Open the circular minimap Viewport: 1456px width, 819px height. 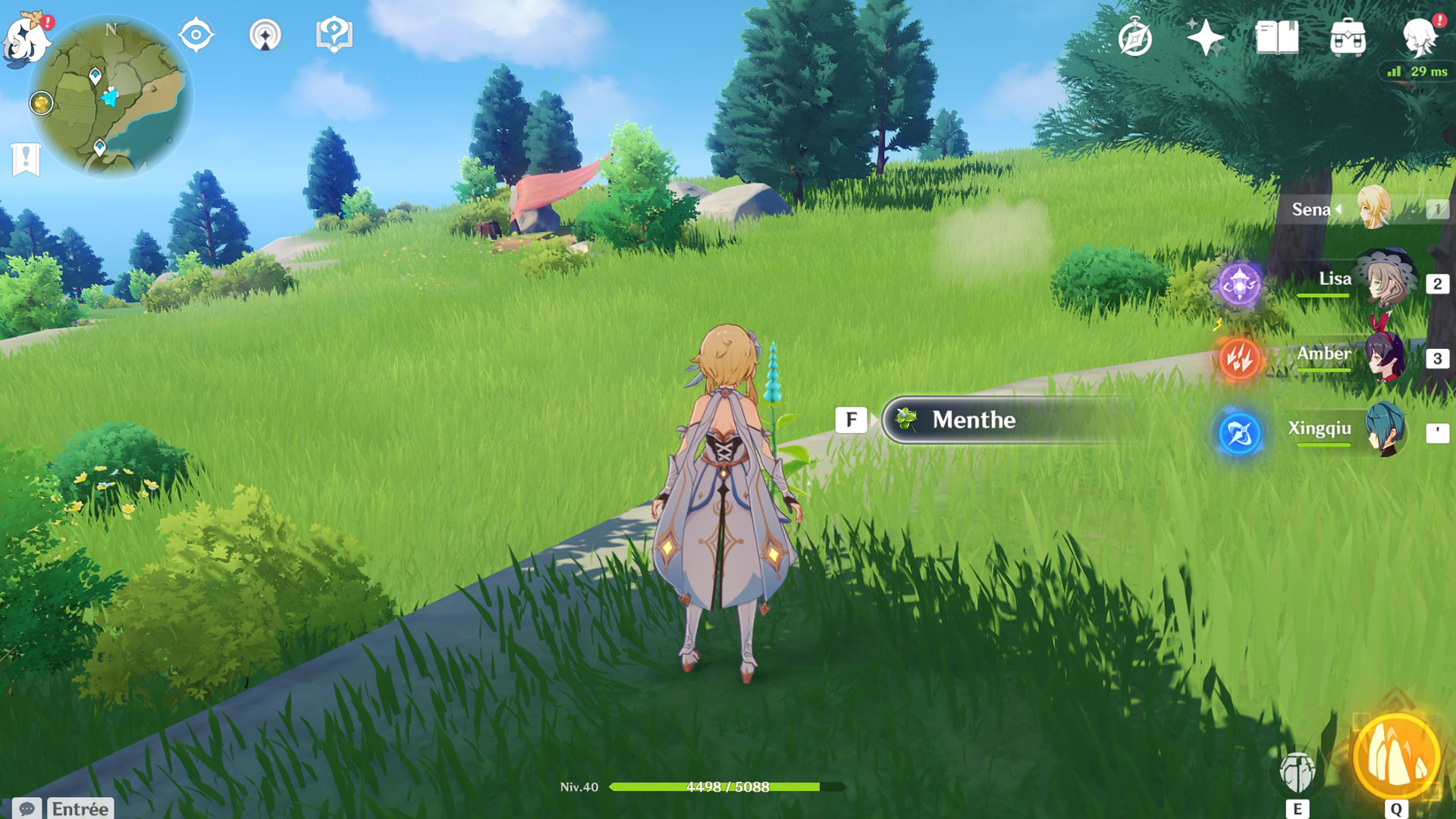[x=111, y=98]
